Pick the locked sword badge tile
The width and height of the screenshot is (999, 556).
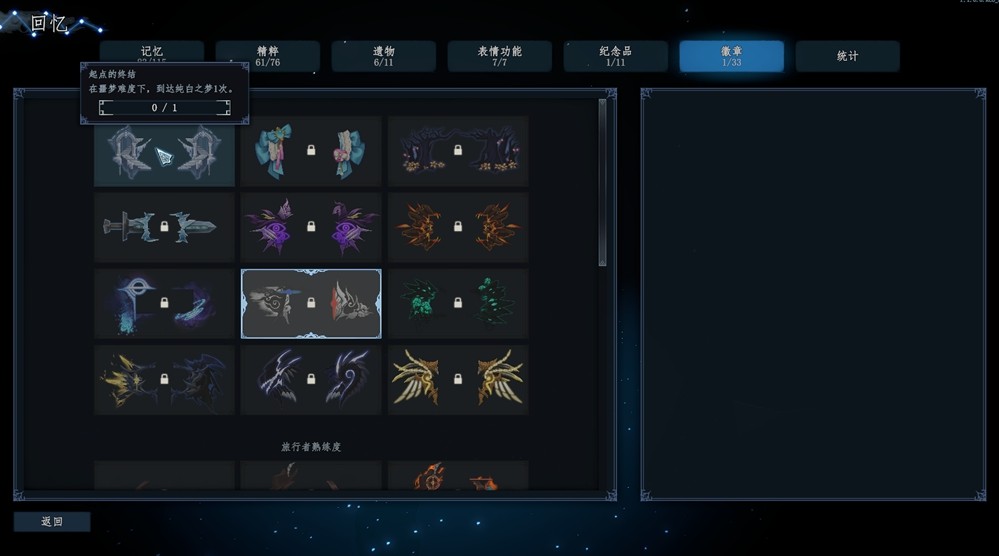(x=164, y=227)
